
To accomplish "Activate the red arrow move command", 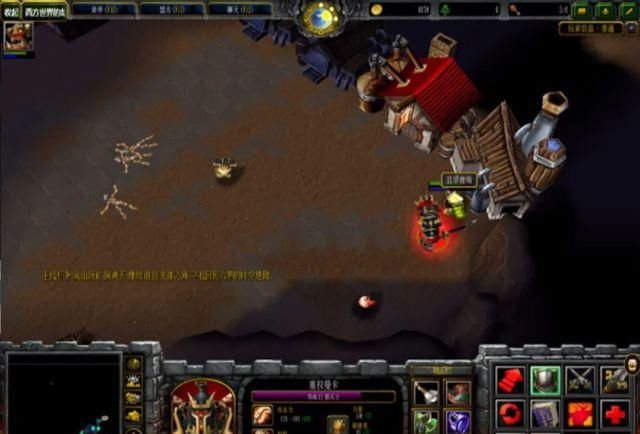I will tap(510, 380).
